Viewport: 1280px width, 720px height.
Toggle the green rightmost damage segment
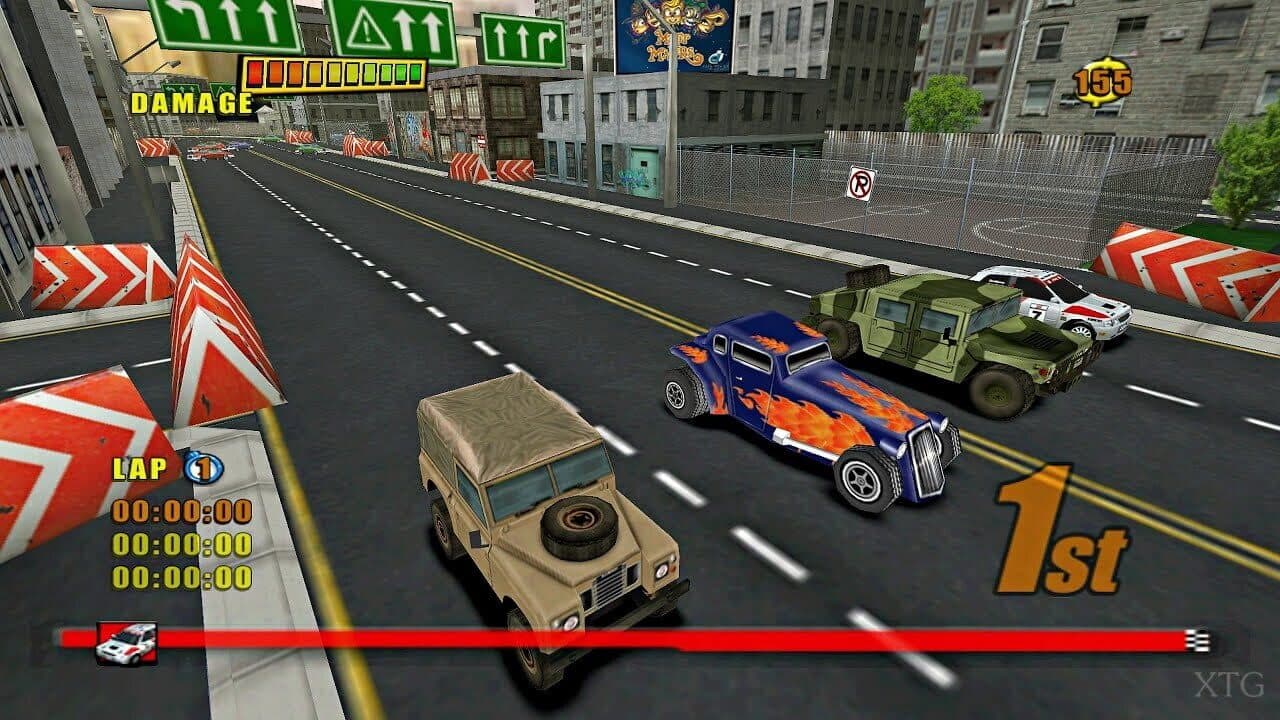[x=418, y=72]
